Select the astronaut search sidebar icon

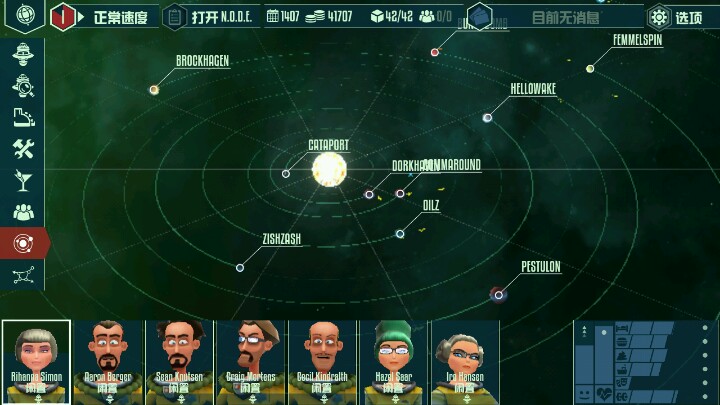coord(23,87)
